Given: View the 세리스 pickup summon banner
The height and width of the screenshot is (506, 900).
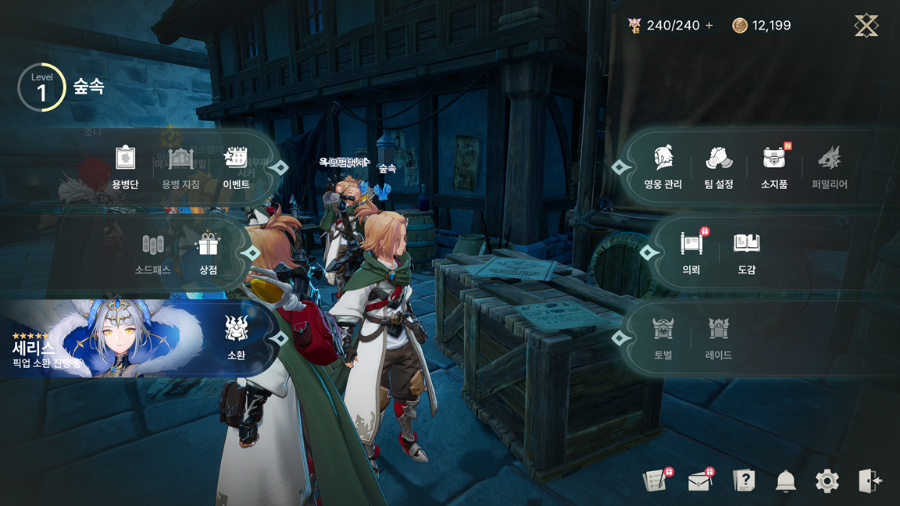Looking at the screenshot, I should [100, 339].
